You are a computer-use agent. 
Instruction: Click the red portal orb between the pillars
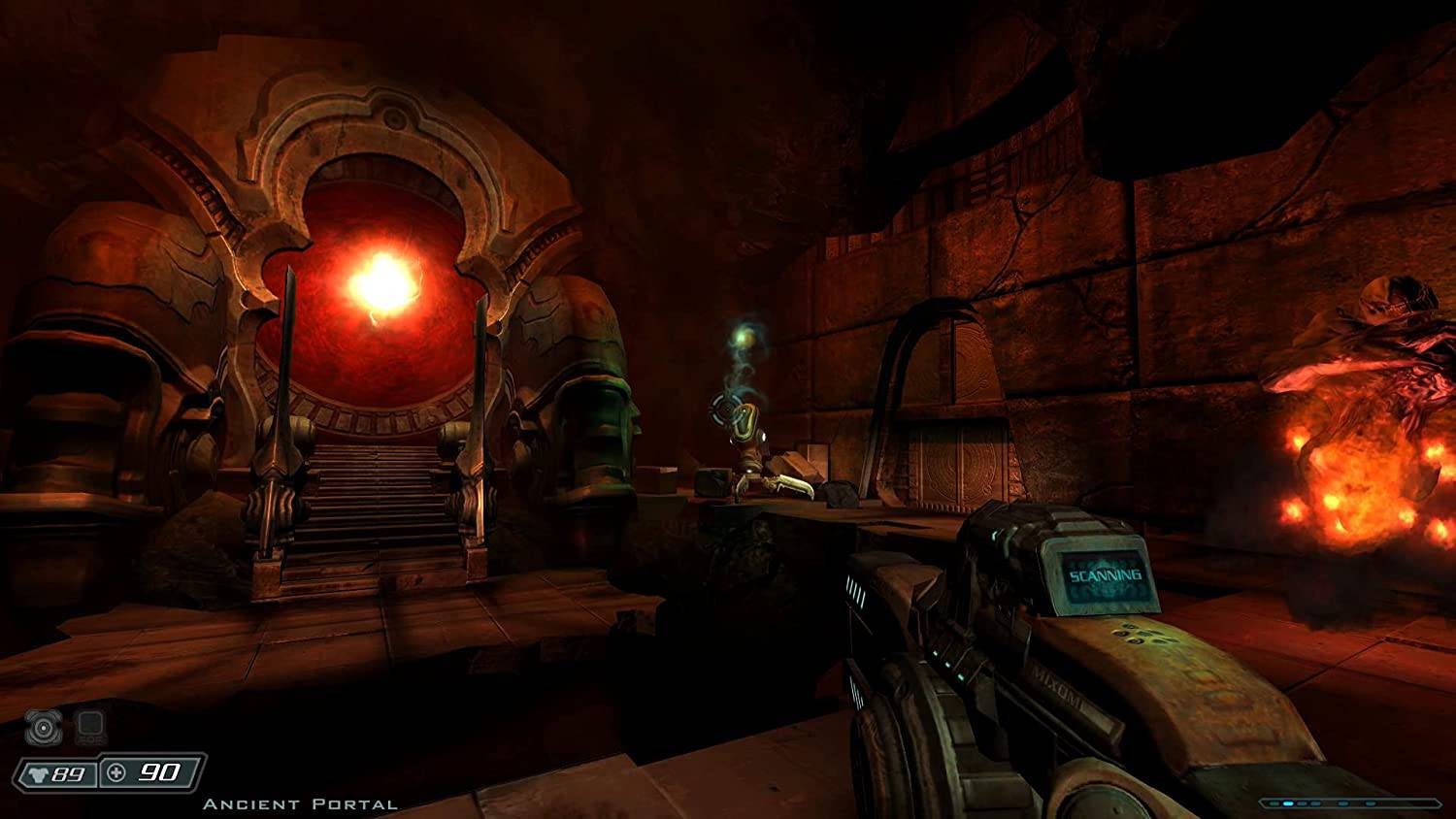coord(381,281)
